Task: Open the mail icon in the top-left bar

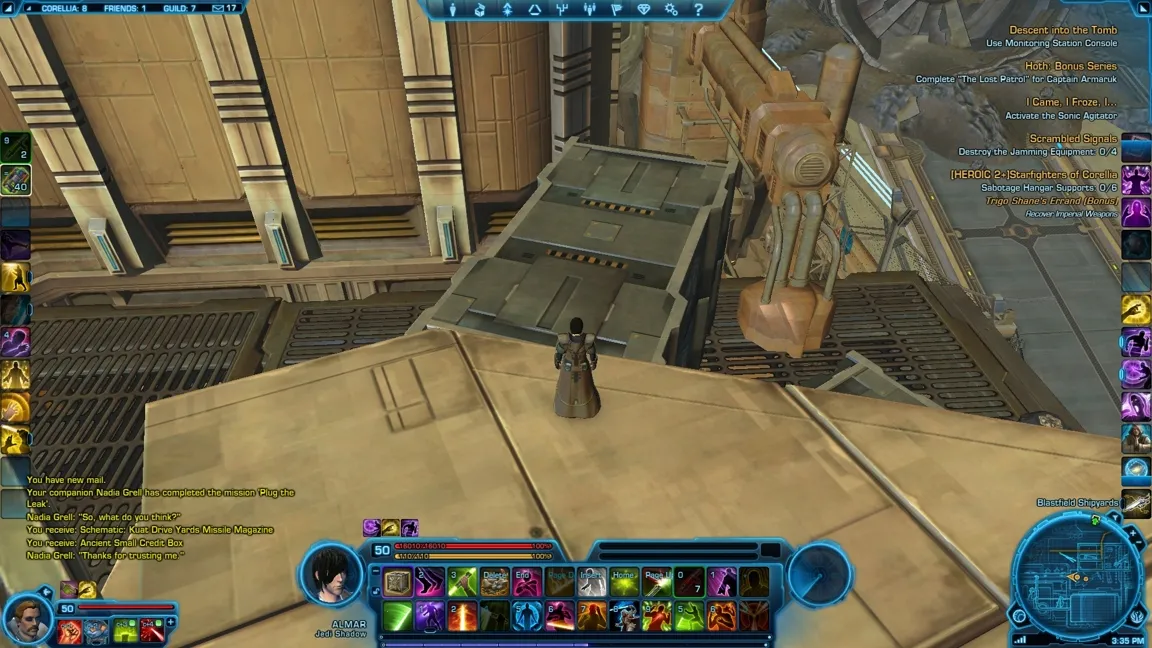Action: 218,8
